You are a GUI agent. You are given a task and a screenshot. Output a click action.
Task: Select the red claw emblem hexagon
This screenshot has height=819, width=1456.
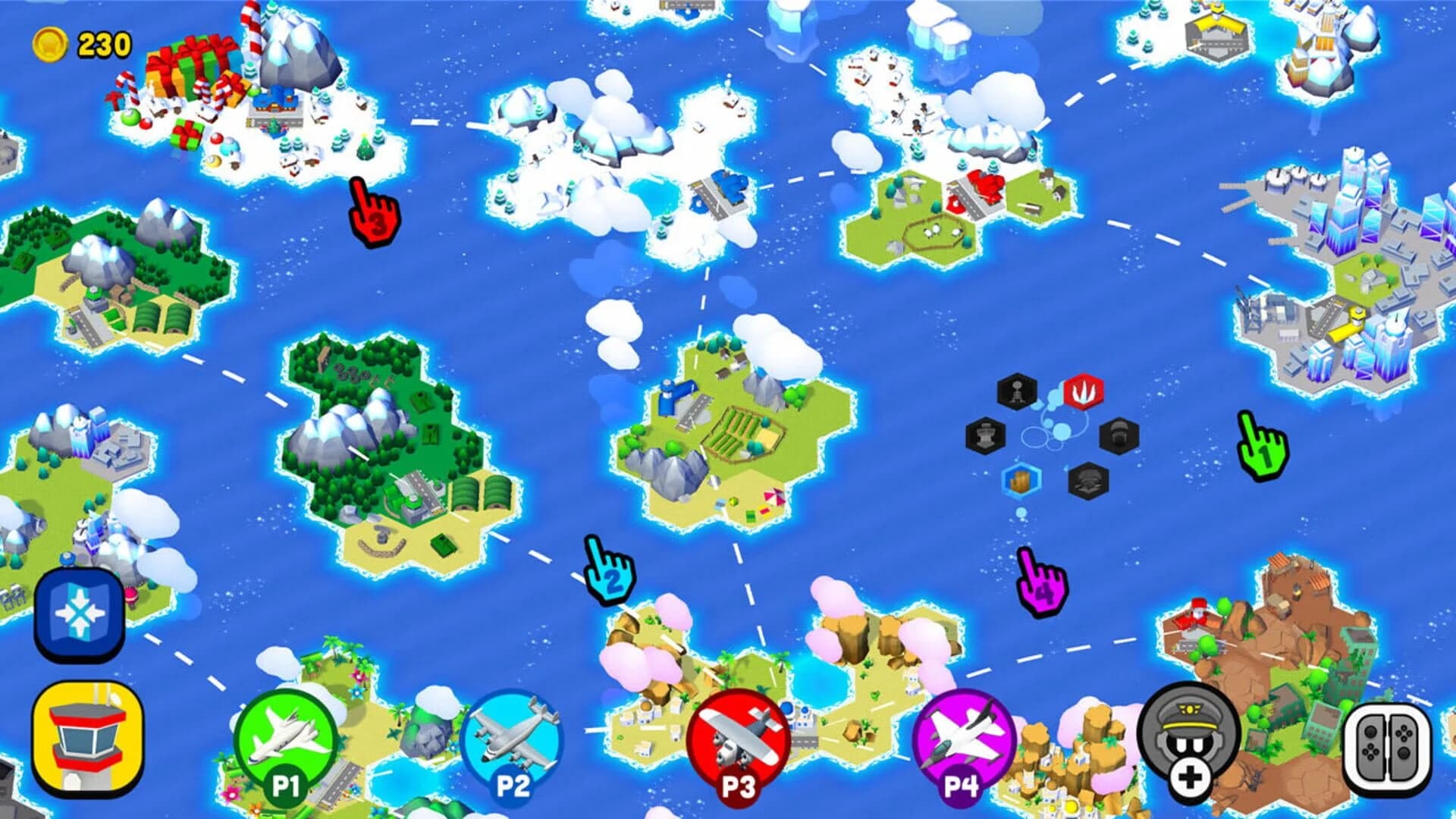point(1083,391)
